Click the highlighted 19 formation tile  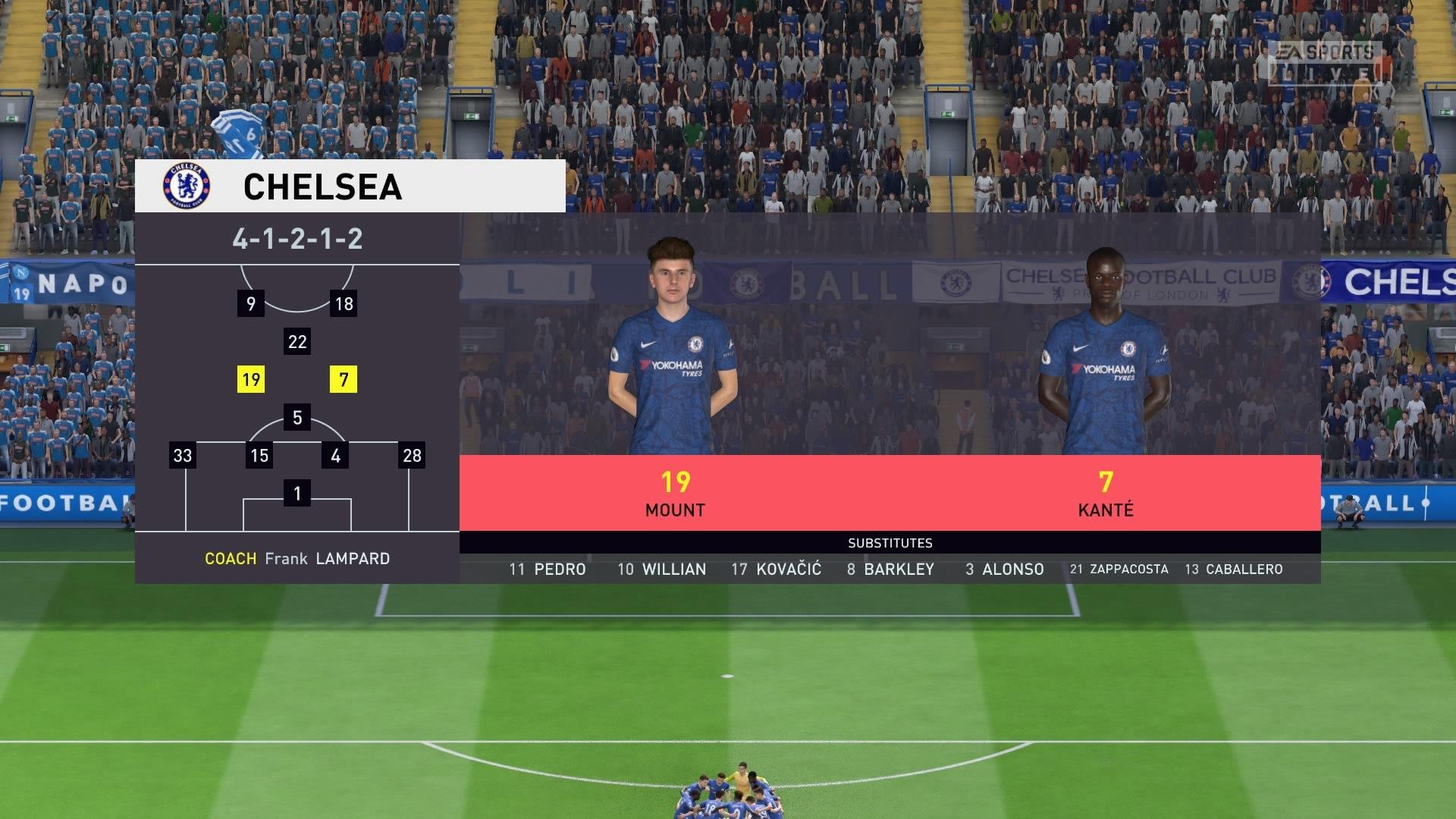coord(251,380)
